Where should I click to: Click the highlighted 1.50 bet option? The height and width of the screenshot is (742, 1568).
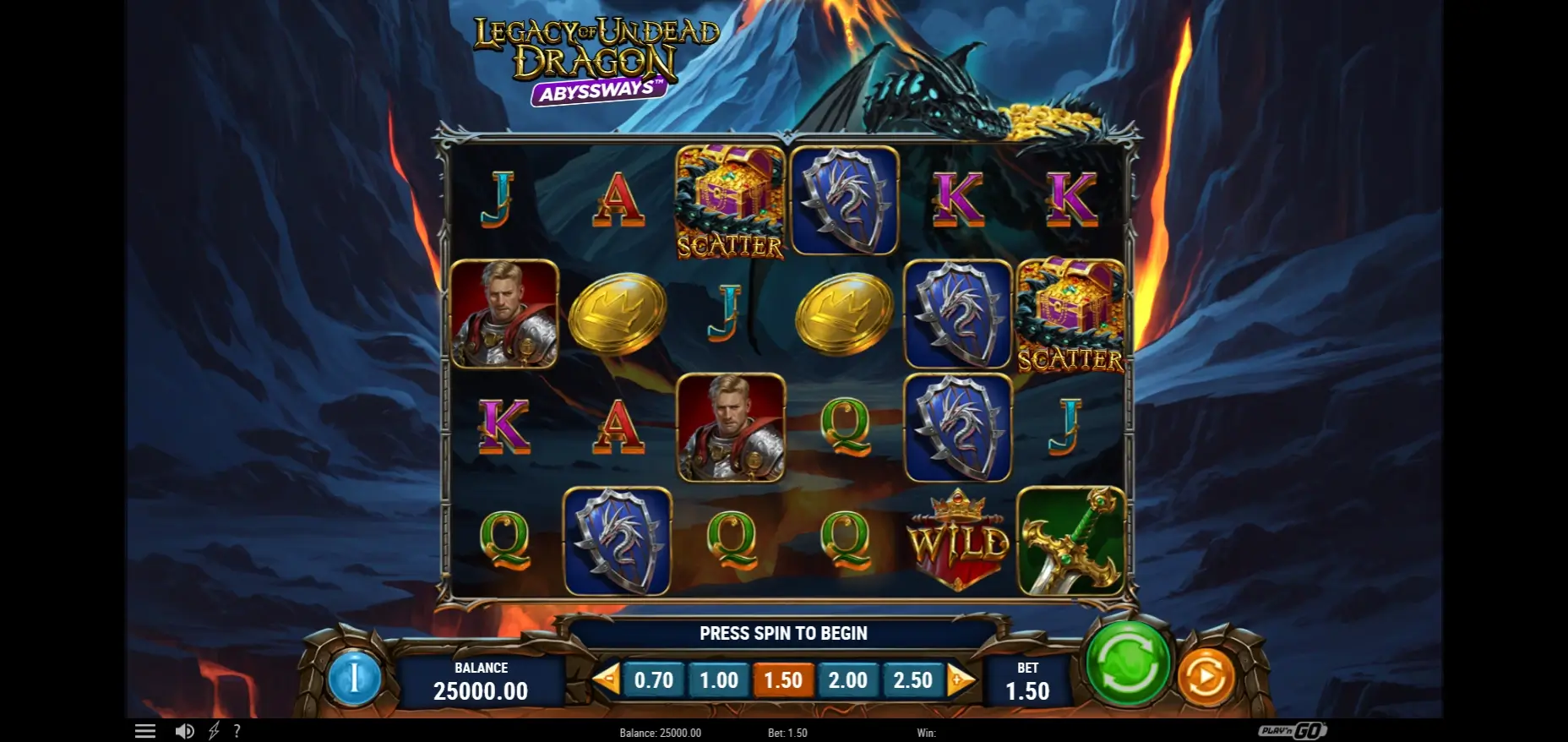[x=783, y=679]
